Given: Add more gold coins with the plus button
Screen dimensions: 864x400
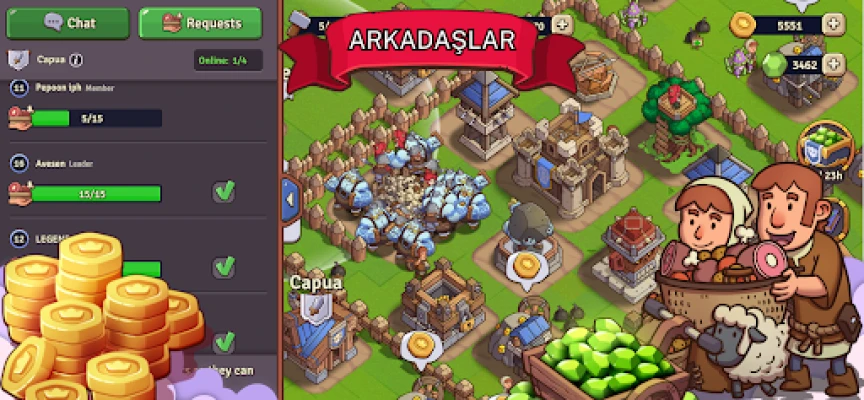Looking at the screenshot, I should click(x=832, y=24).
